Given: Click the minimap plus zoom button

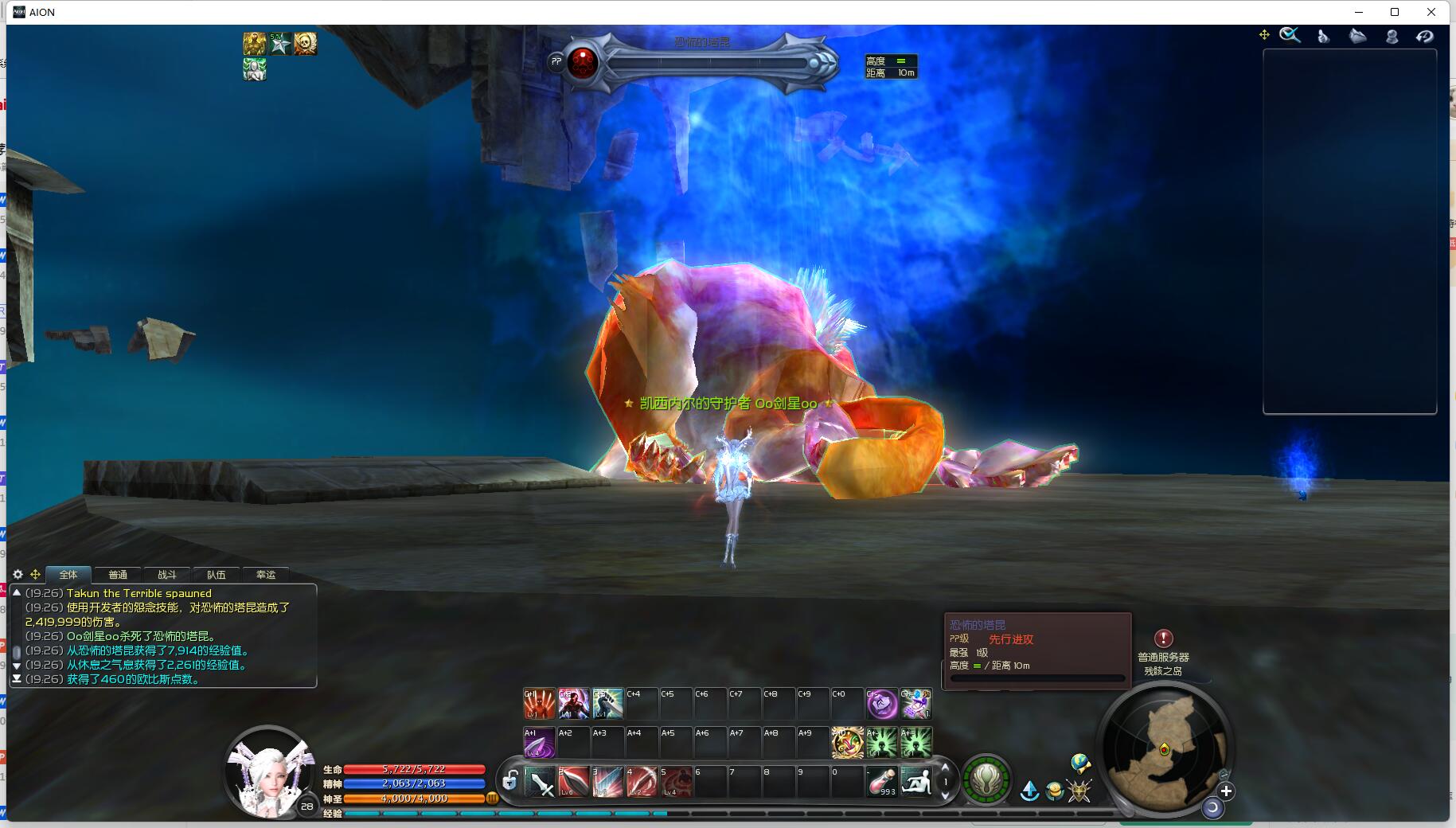Looking at the screenshot, I should coord(1226,791).
